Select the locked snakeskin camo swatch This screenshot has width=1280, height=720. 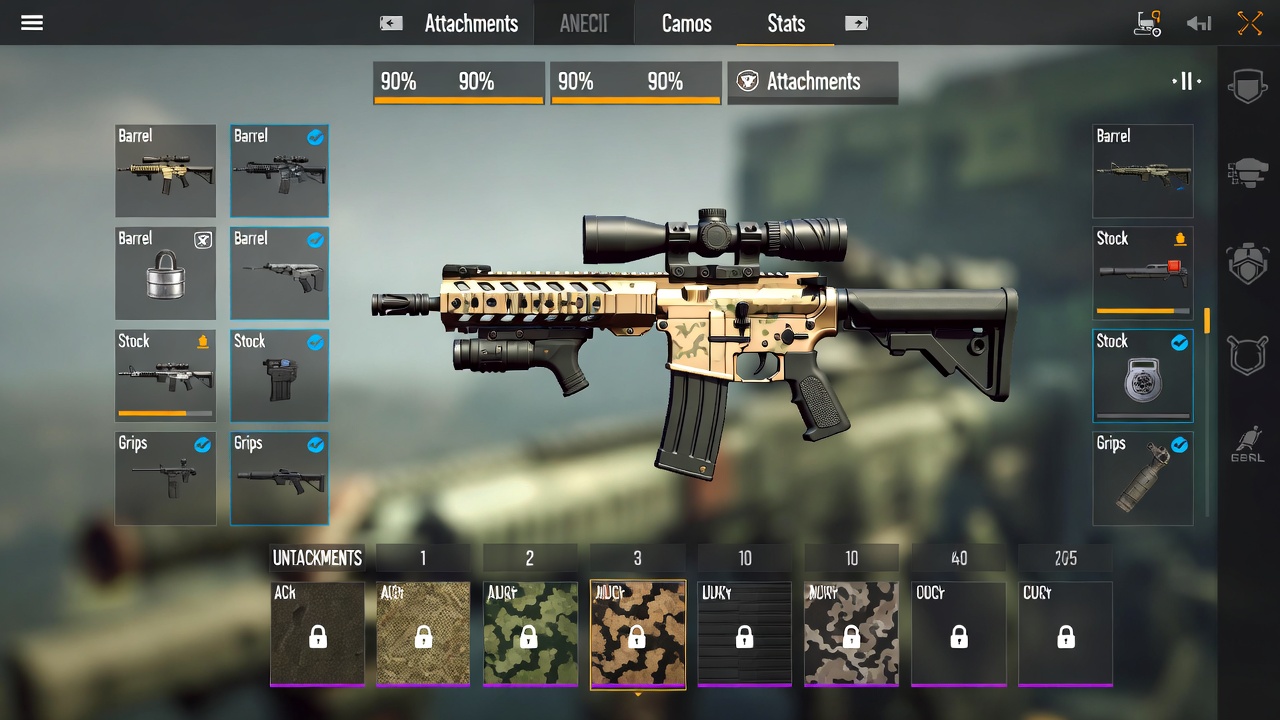coord(423,634)
